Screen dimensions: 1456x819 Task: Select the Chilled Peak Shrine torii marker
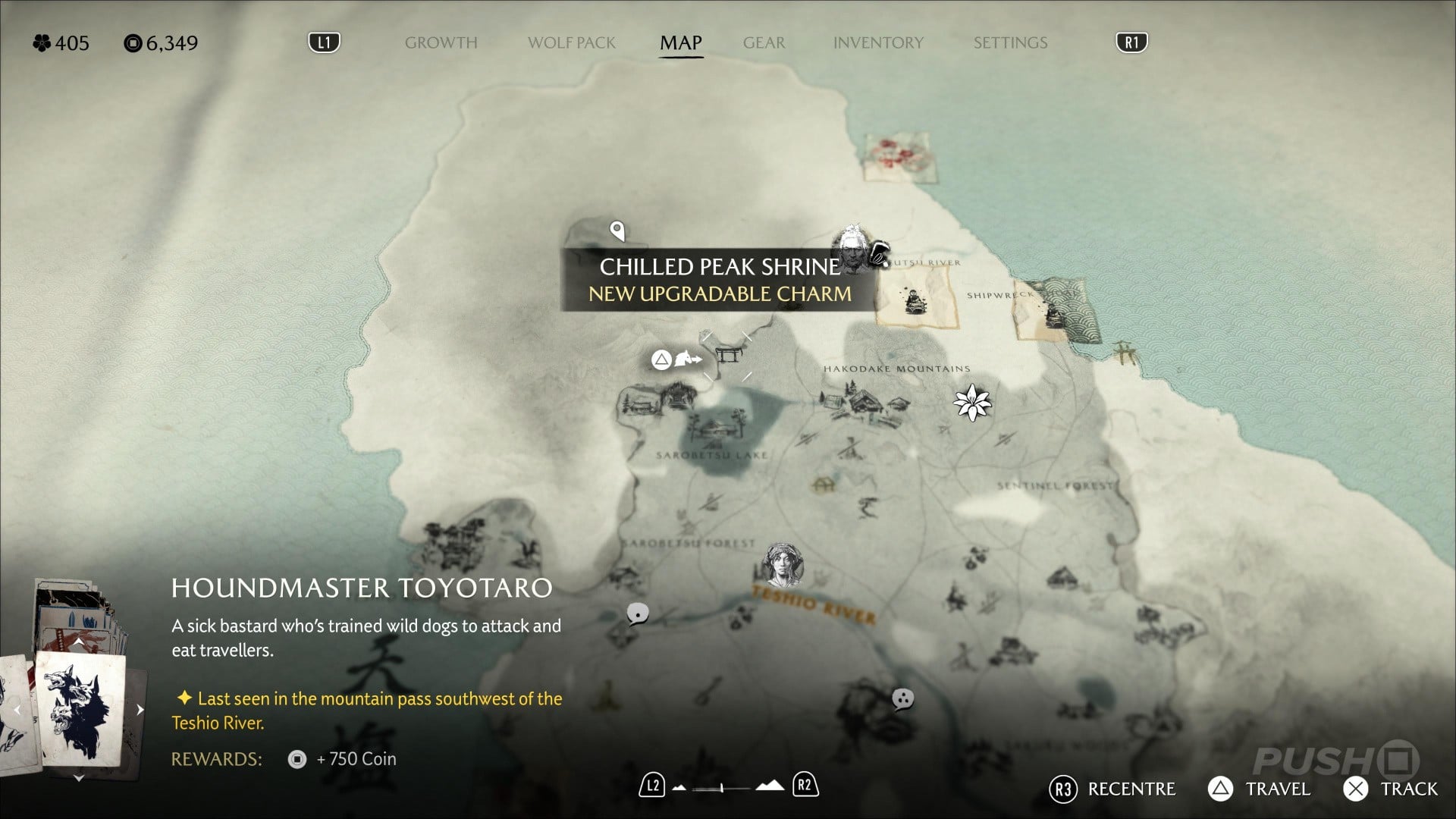728,356
